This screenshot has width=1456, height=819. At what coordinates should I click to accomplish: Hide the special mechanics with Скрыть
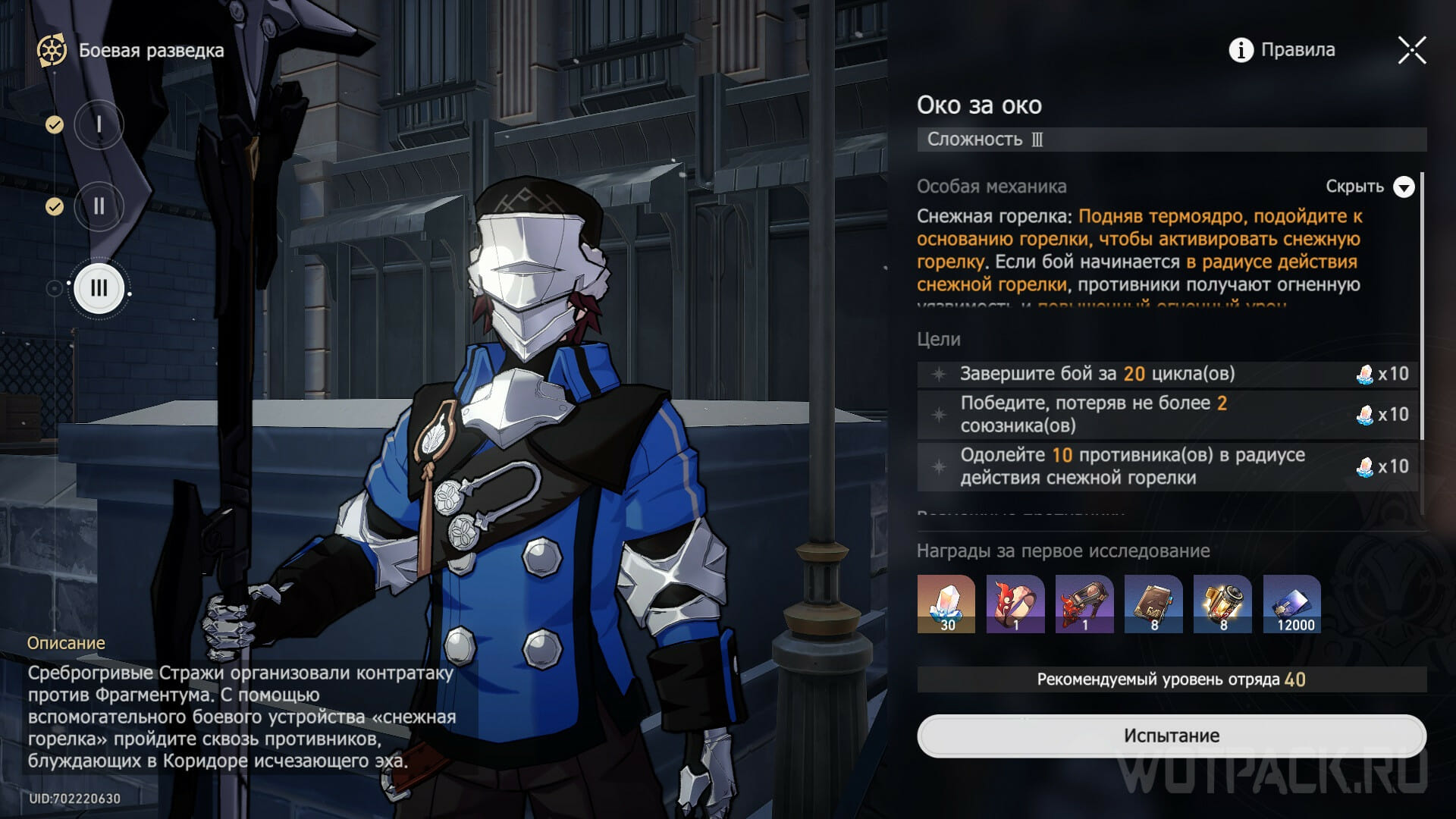(1370, 187)
